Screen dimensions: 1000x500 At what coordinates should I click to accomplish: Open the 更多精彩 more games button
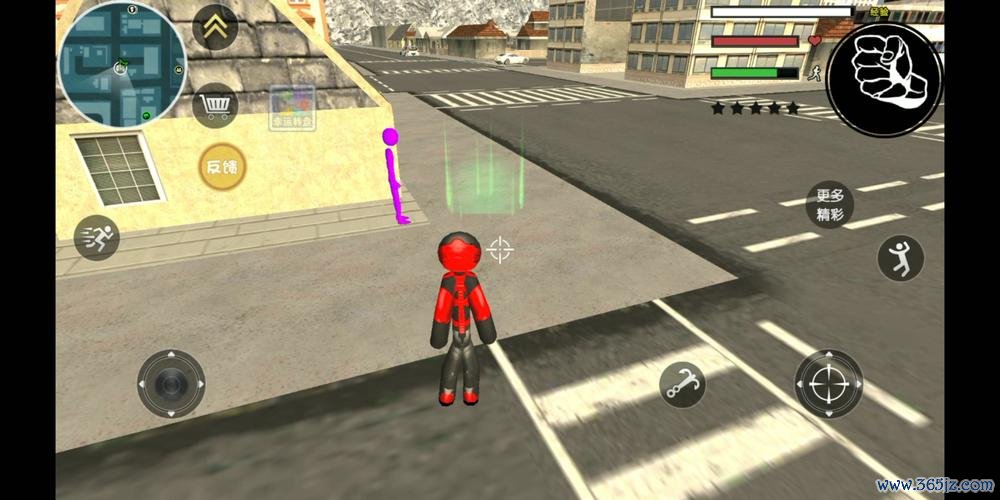tap(830, 205)
